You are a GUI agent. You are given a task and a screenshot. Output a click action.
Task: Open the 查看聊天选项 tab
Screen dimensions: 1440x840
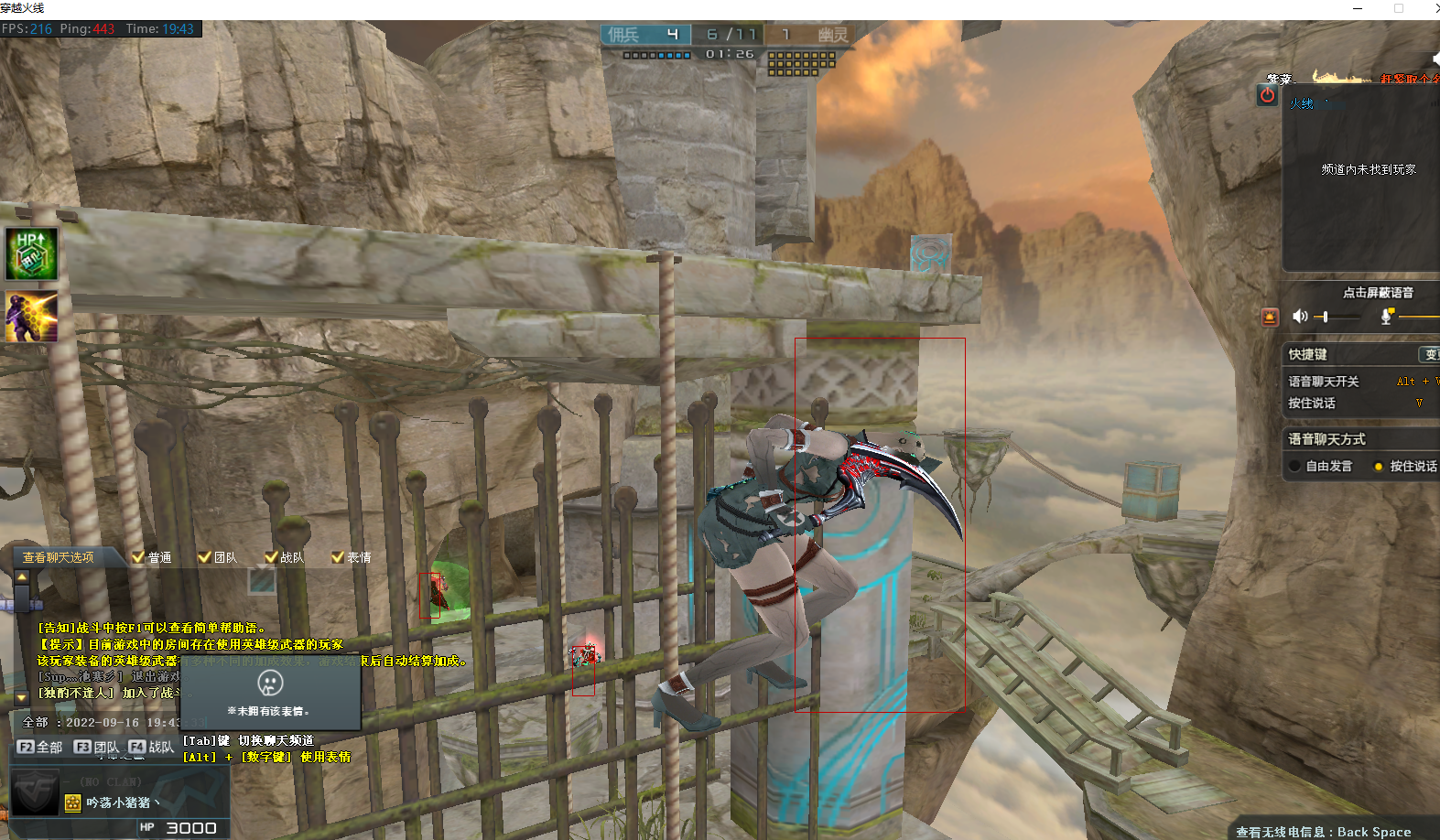tap(59, 557)
